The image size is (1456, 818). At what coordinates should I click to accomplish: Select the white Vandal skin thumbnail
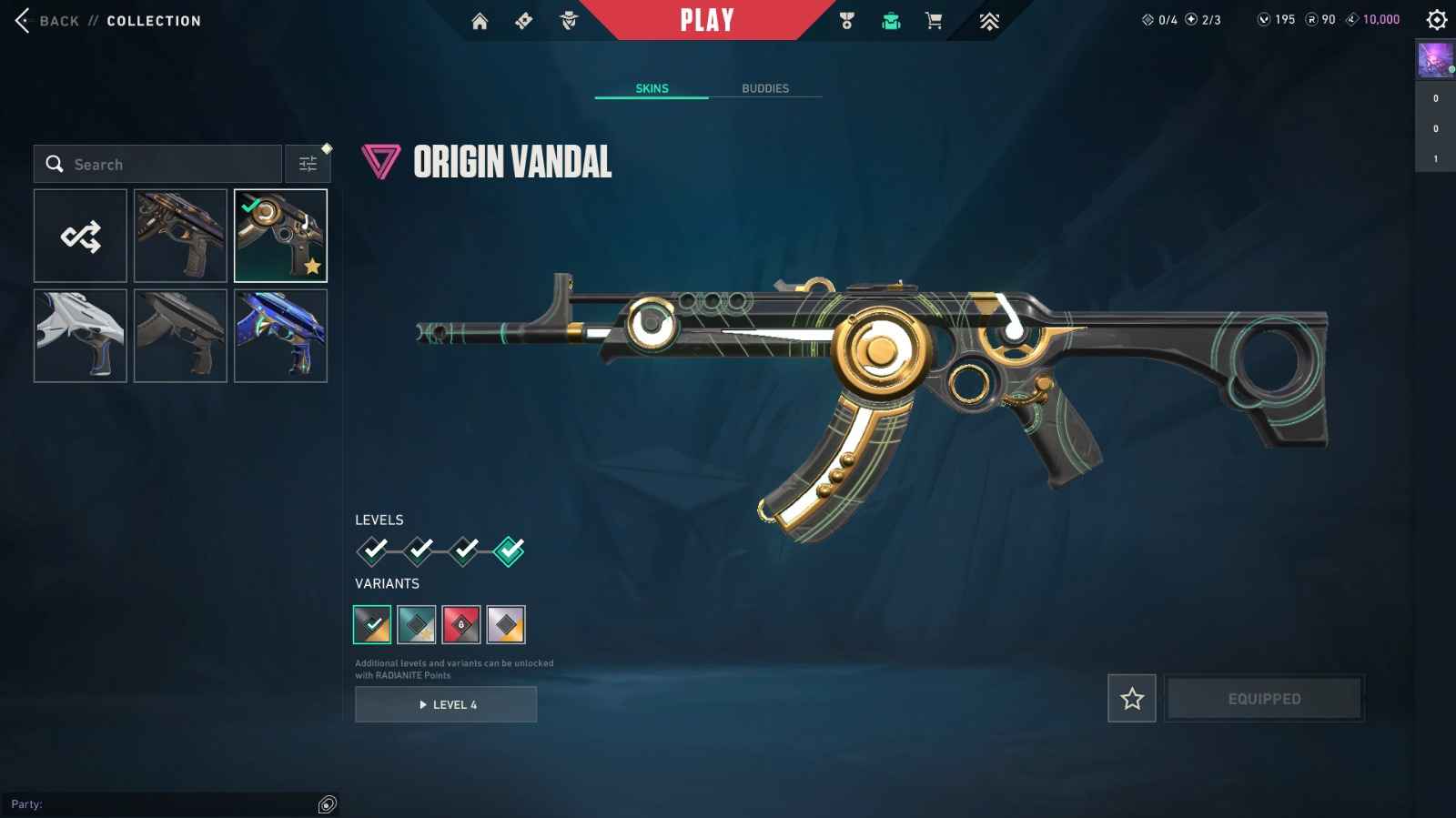80,336
